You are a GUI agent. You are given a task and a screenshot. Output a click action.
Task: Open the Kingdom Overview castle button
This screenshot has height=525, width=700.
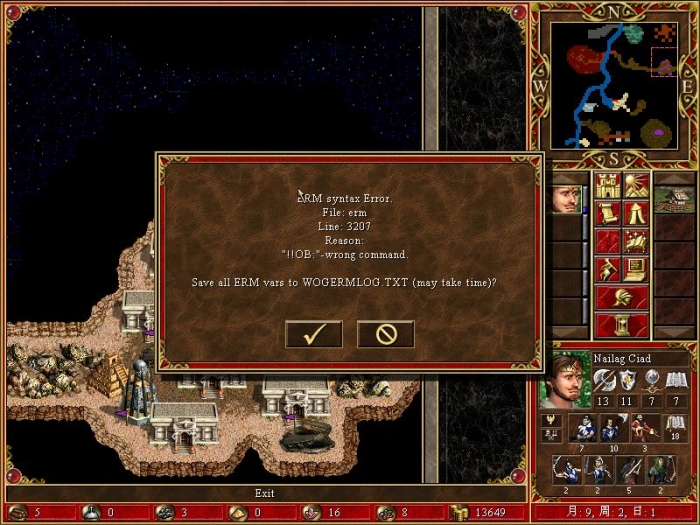coord(607,186)
